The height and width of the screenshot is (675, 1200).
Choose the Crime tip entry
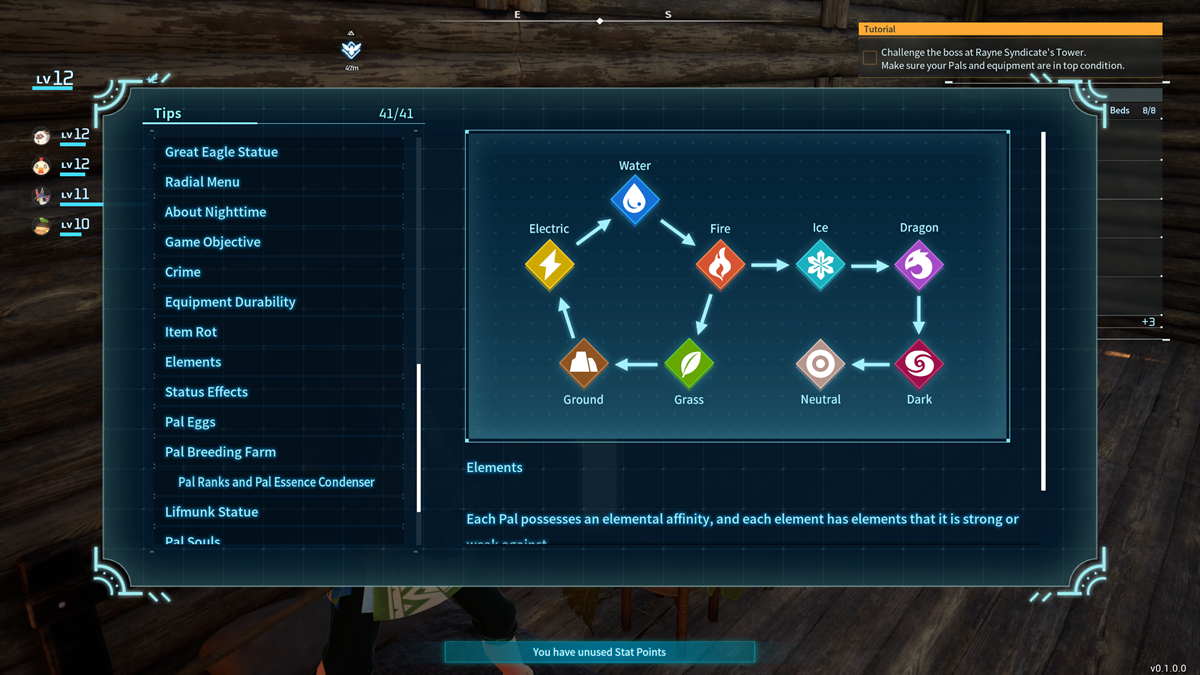click(183, 272)
